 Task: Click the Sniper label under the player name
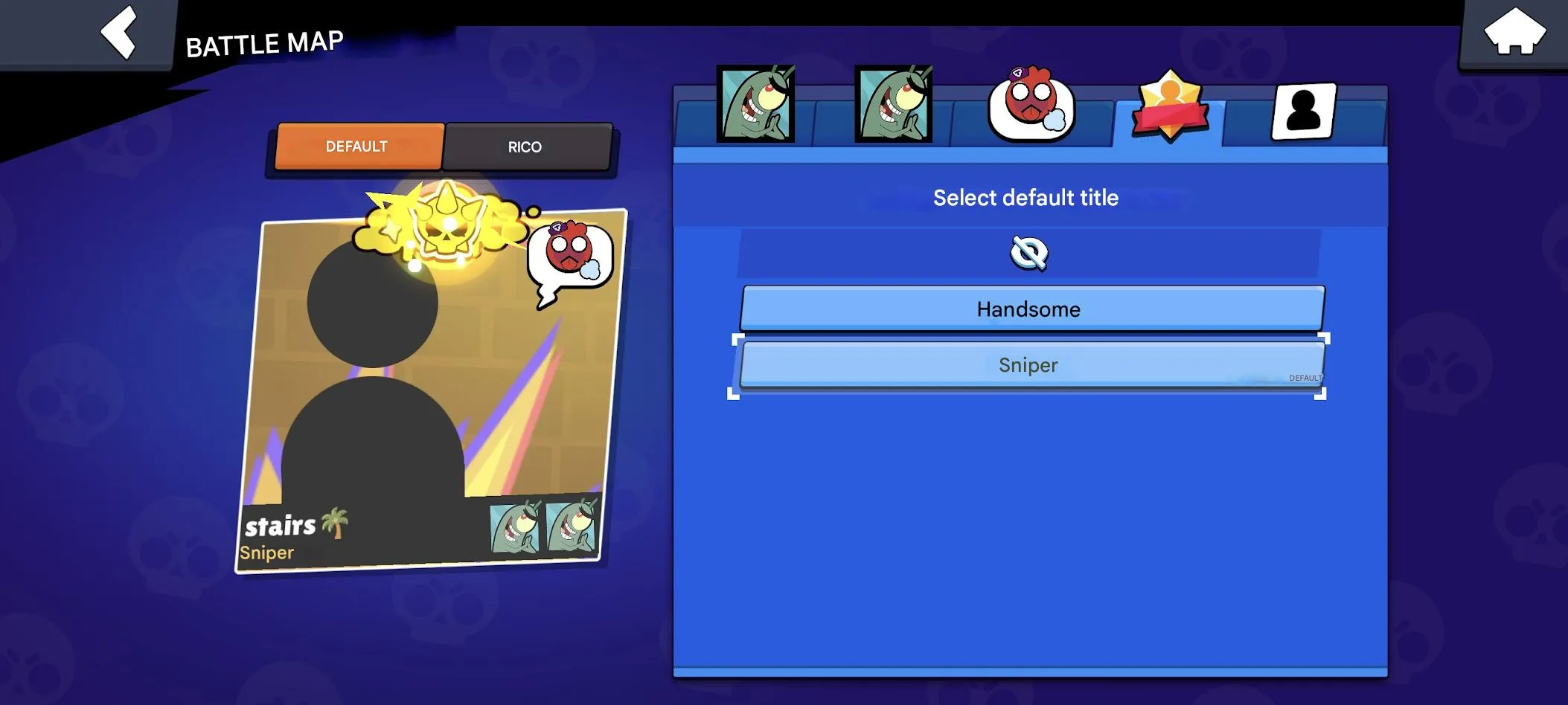[266, 553]
